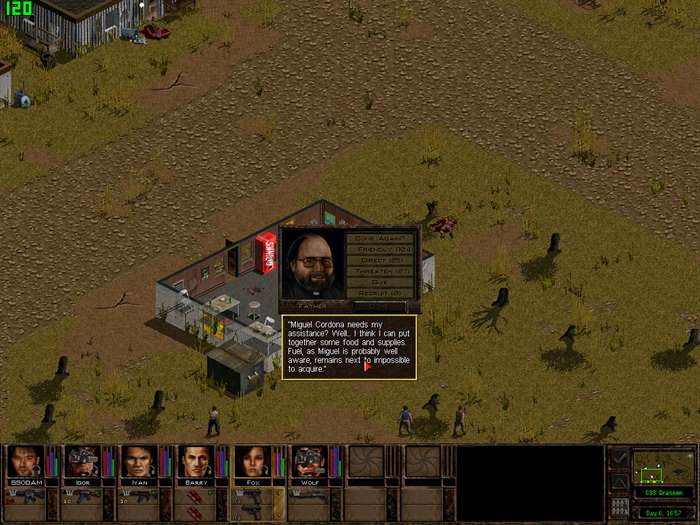Select the SSODAM mercenary portrait
700x525 pixels.
25,461
